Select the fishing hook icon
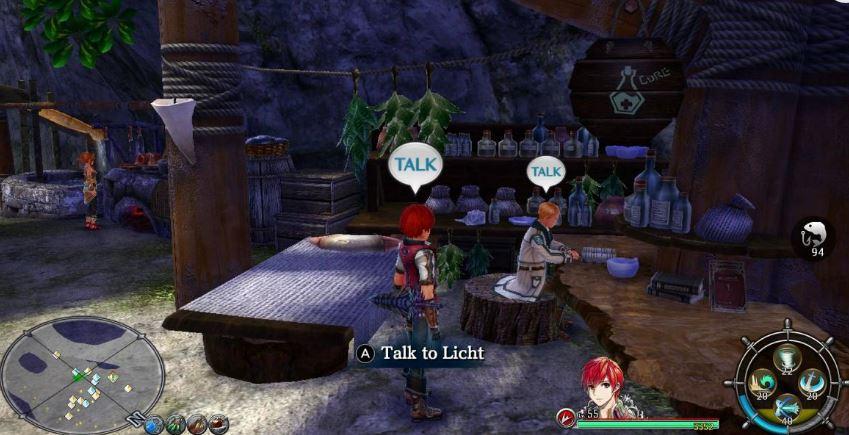The height and width of the screenshot is (435, 849). point(813,237)
